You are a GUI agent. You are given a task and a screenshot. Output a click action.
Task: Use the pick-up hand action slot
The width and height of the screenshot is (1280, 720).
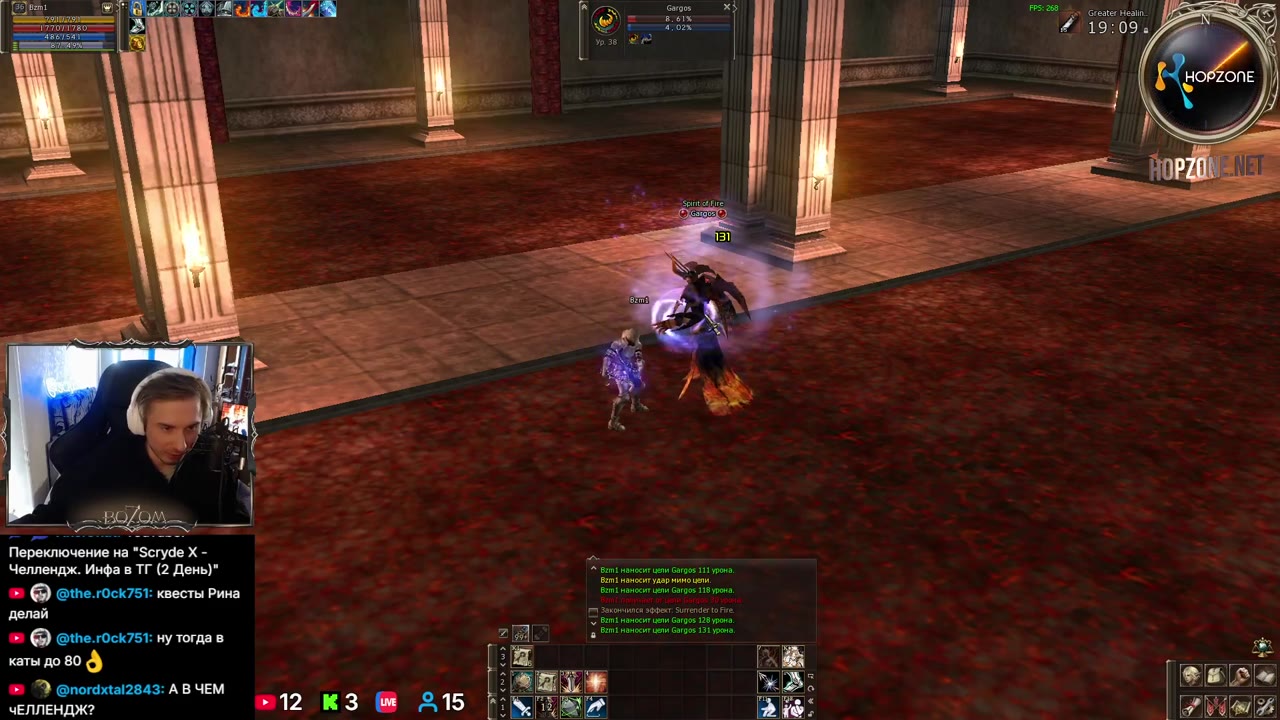click(x=595, y=707)
